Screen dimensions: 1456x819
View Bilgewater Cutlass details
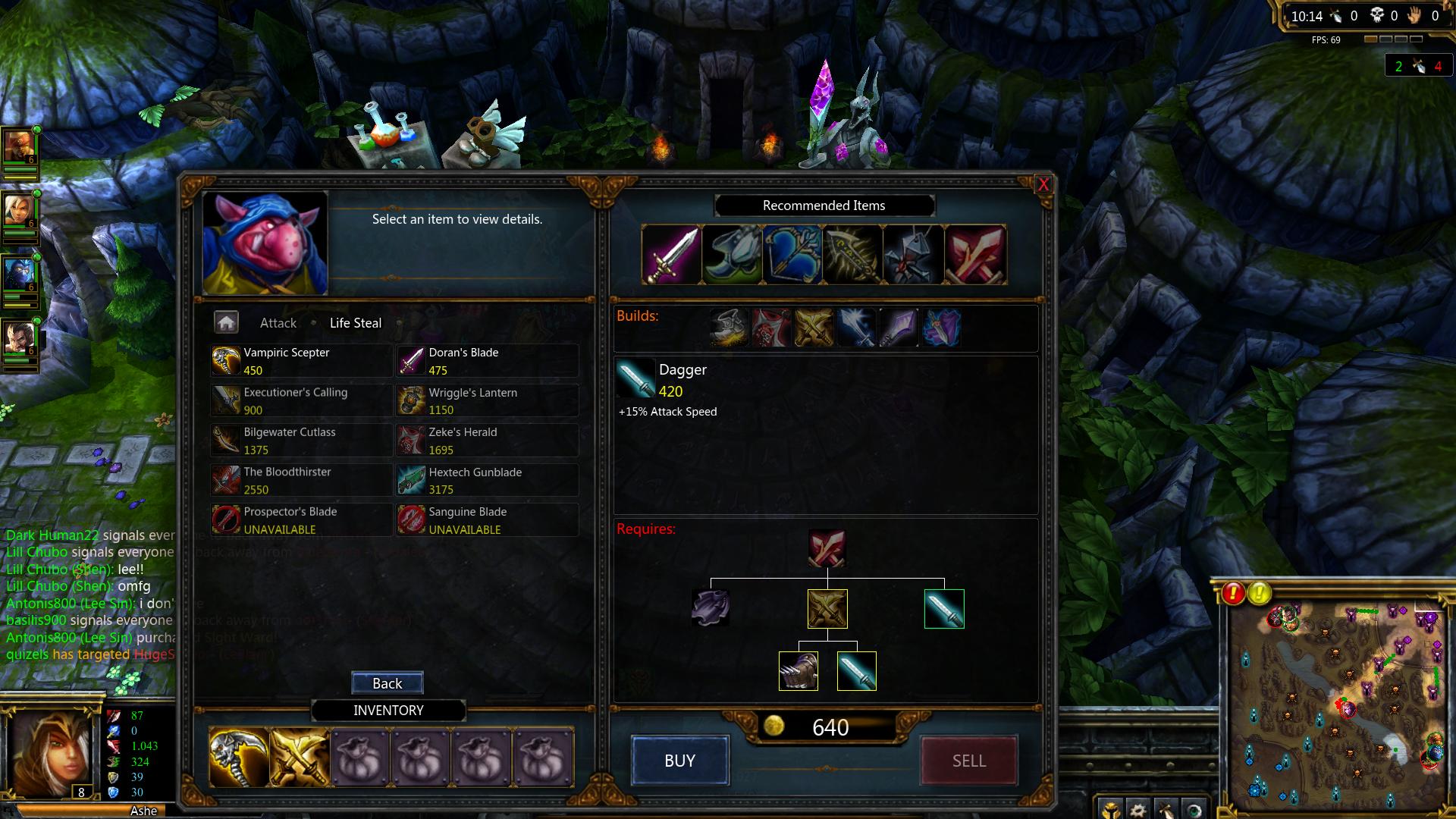click(301, 441)
